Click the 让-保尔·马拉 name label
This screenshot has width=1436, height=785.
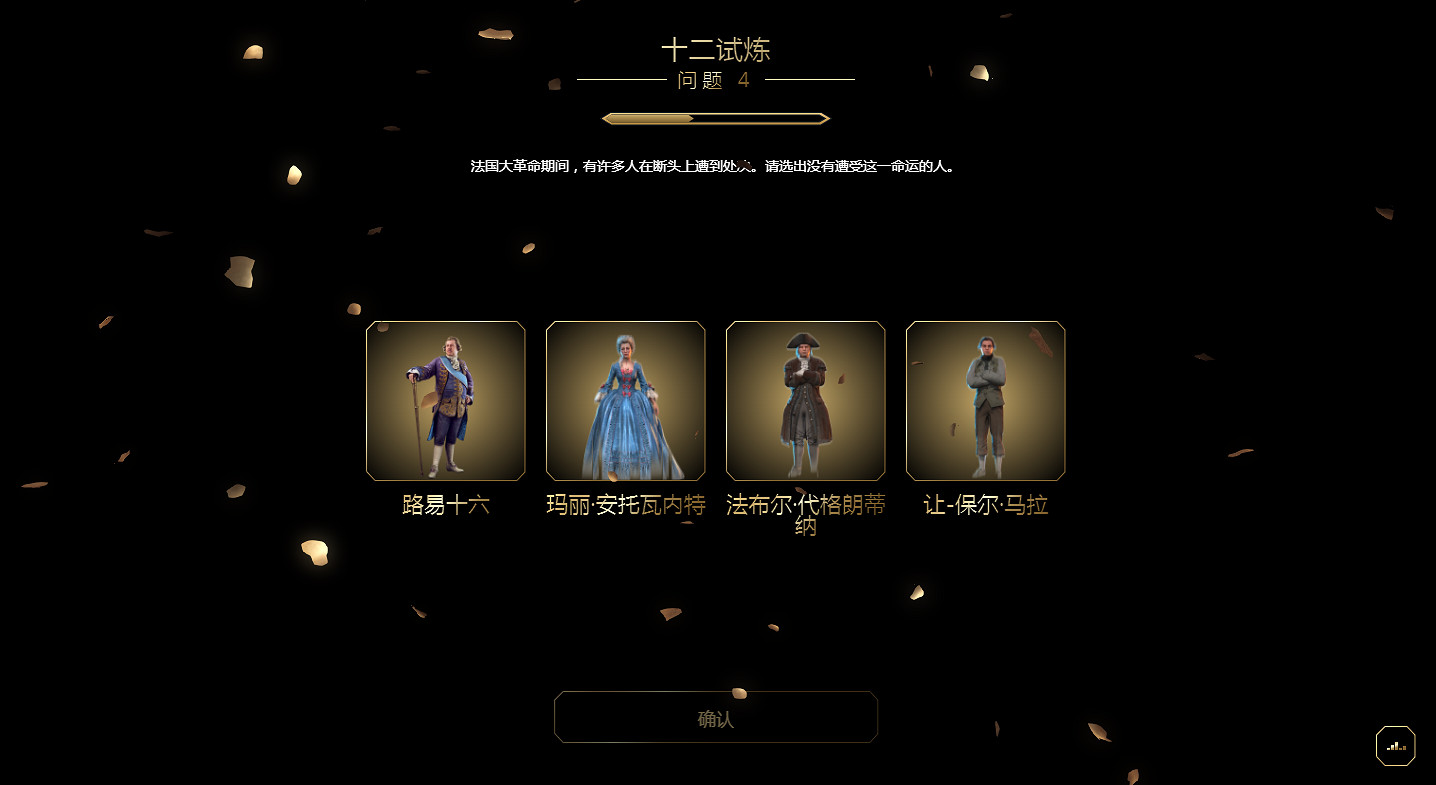click(x=985, y=506)
